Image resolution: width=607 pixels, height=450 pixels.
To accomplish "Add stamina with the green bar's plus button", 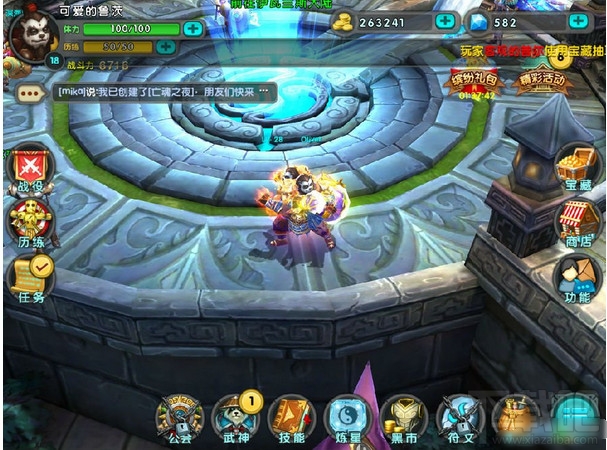I will [x=193, y=28].
